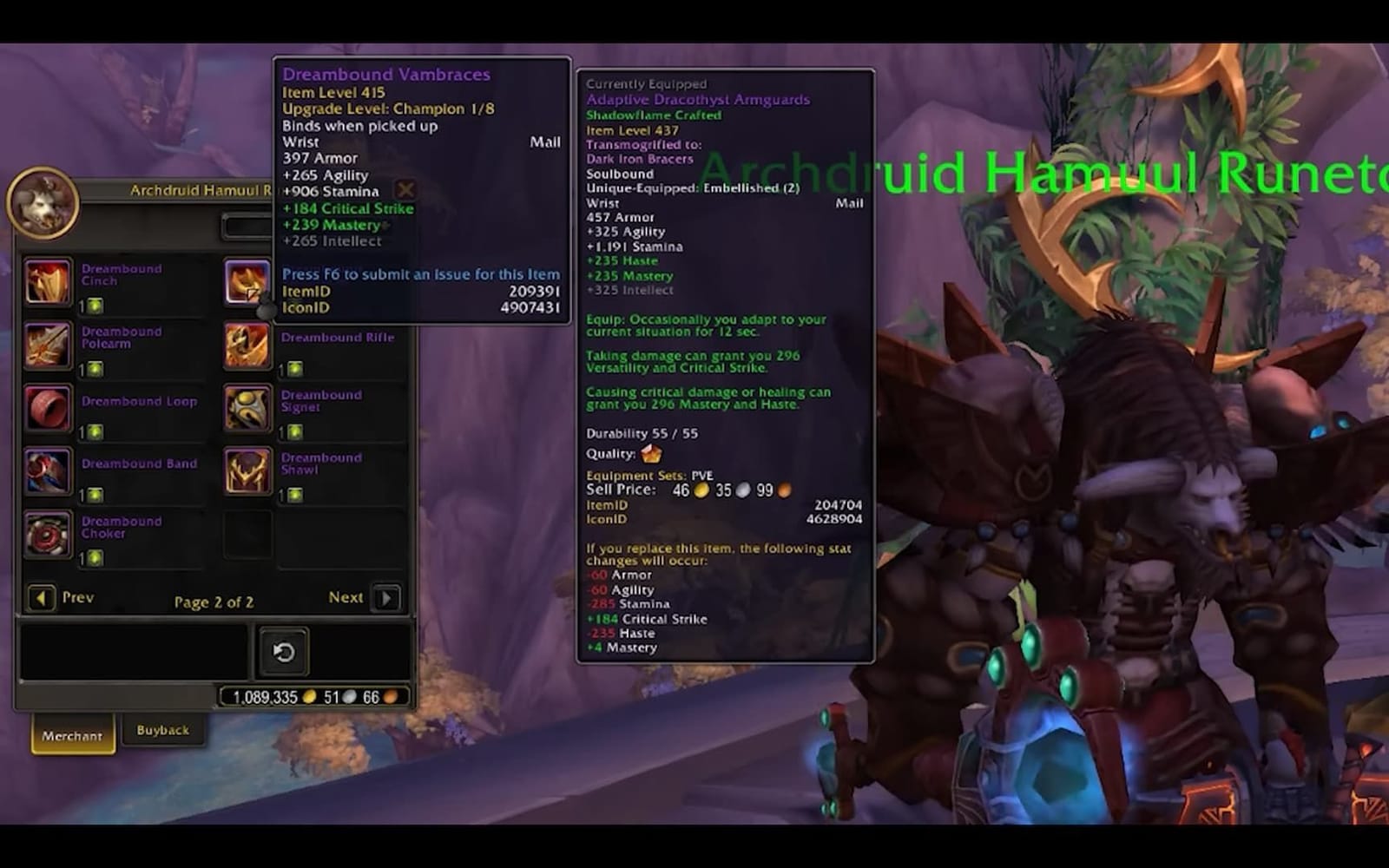Screen dimensions: 1389x868
Task: Click the Next page arrow
Action: coord(385,598)
